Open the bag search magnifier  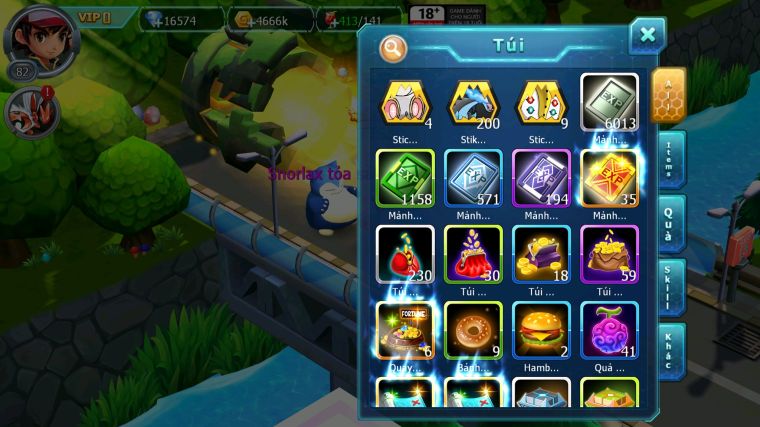[394, 47]
